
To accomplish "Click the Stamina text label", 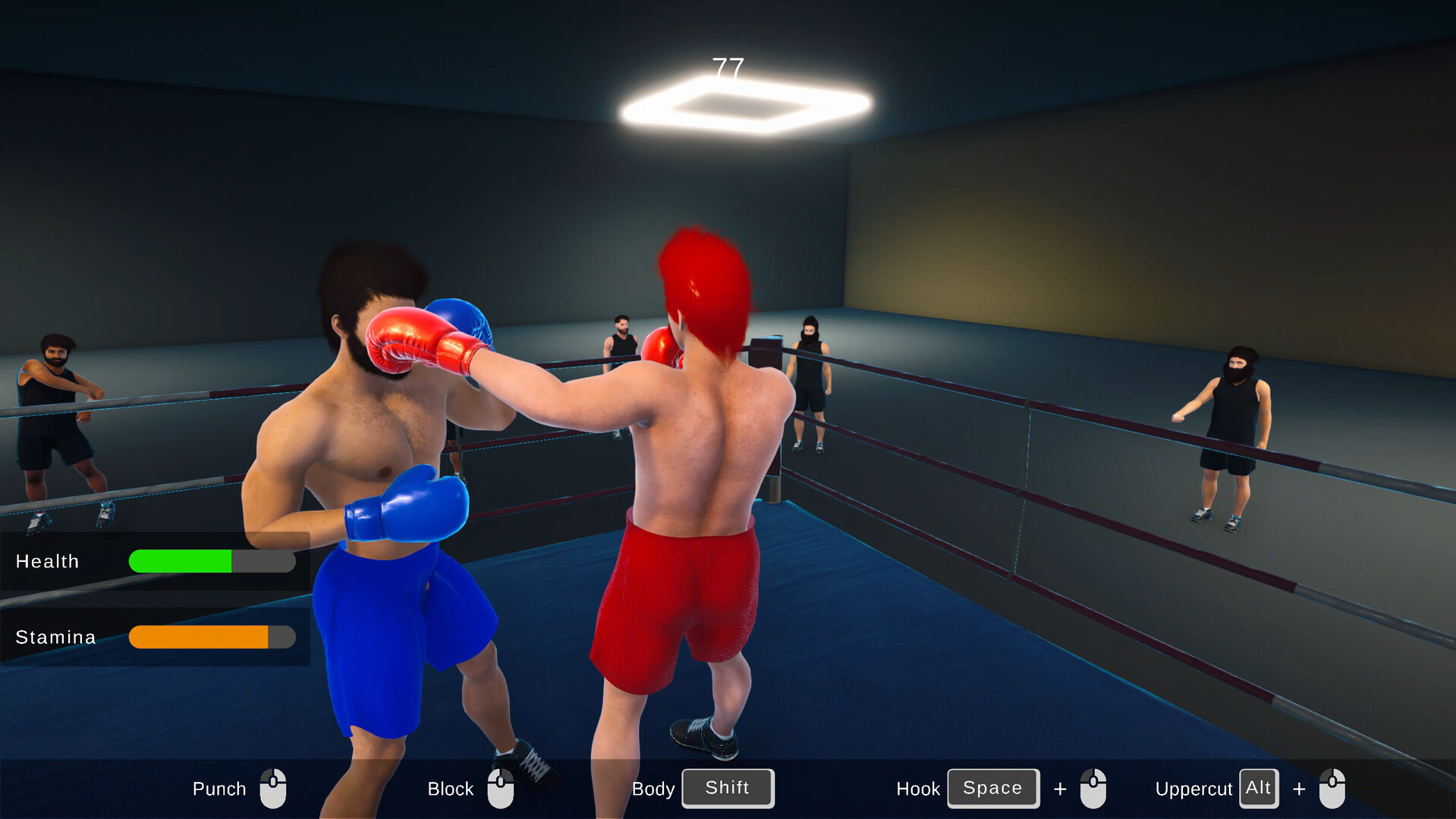I will click(x=56, y=637).
